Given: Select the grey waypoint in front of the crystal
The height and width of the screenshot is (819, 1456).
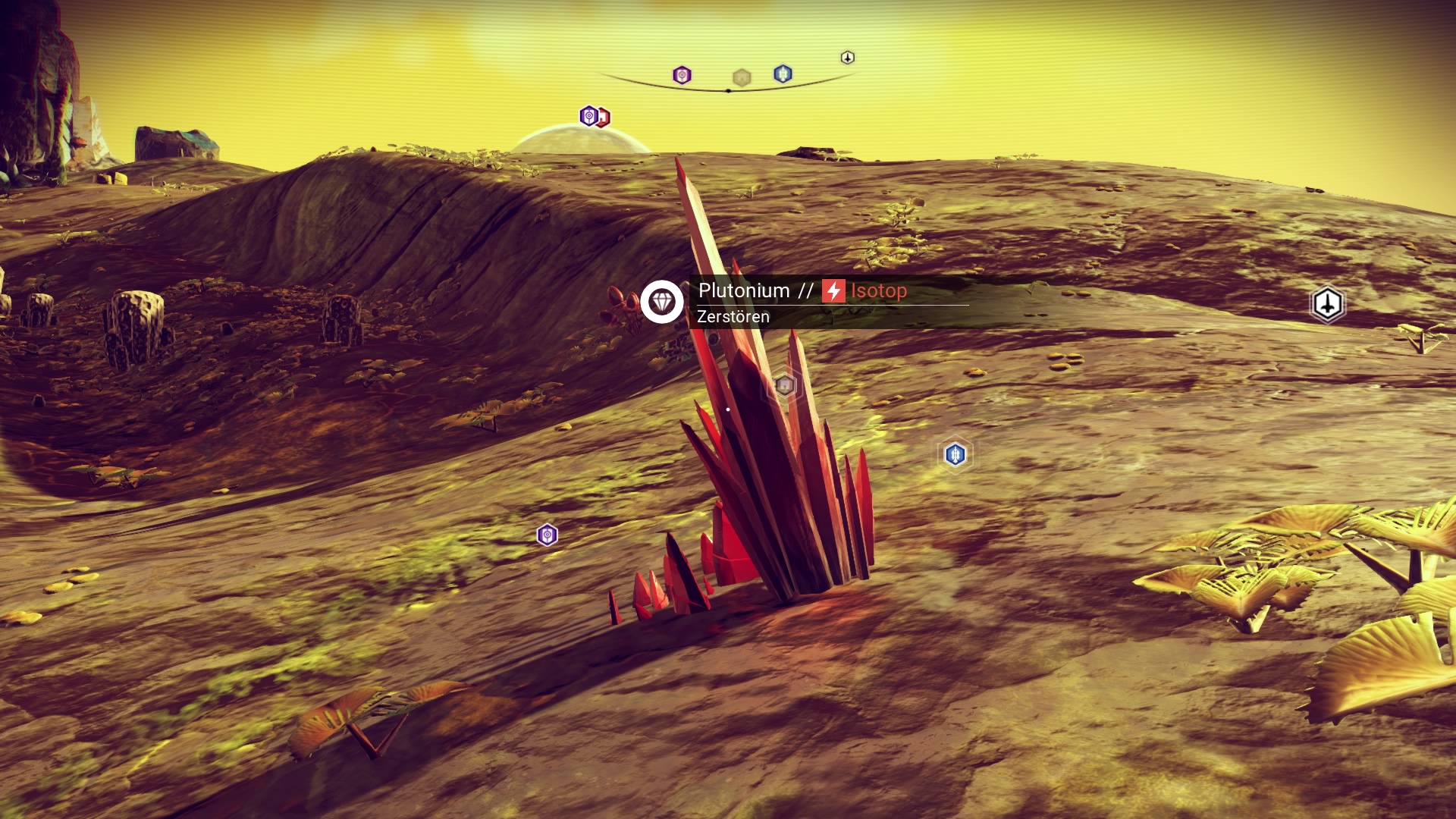Looking at the screenshot, I should point(784,386).
